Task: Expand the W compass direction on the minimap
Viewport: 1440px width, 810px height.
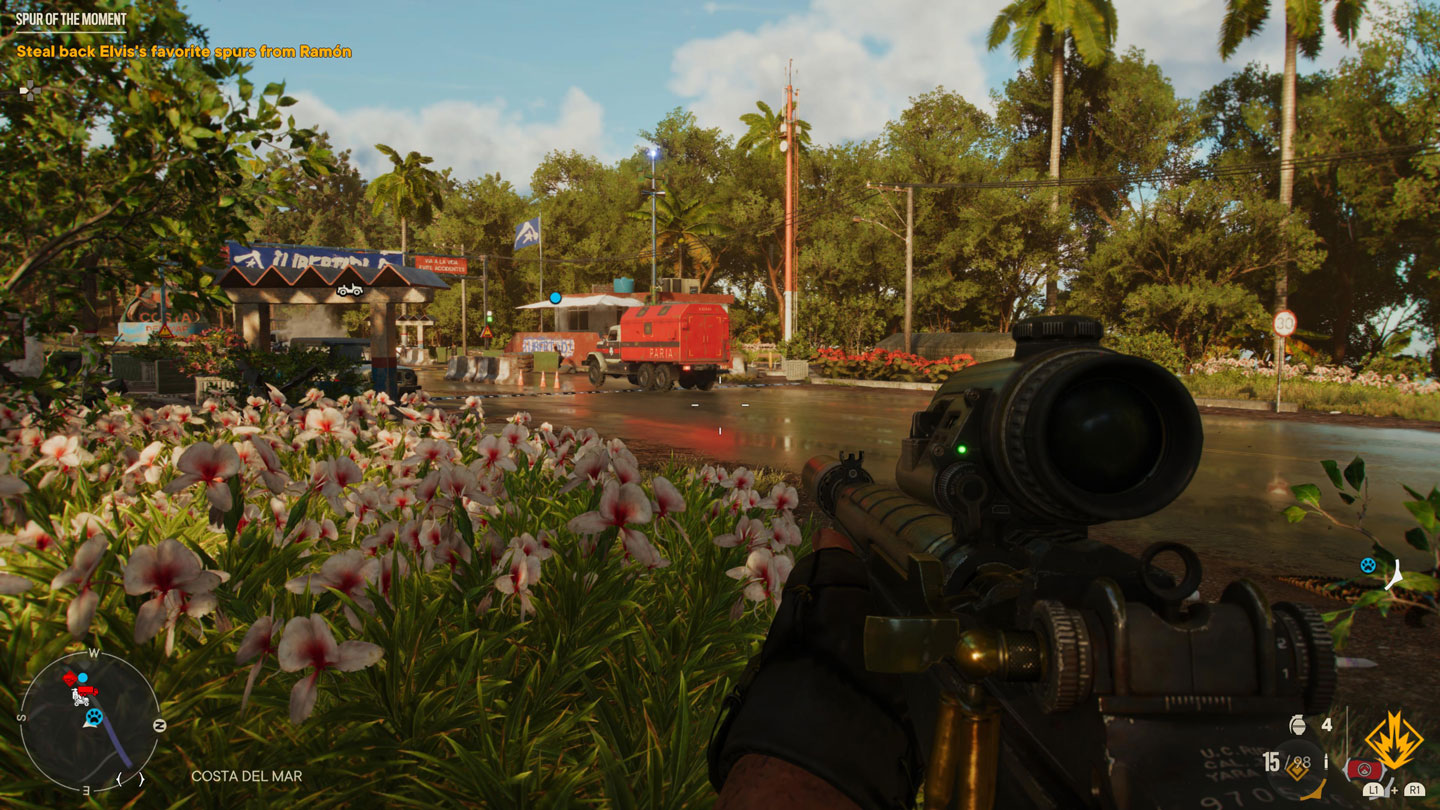Action: (93, 653)
